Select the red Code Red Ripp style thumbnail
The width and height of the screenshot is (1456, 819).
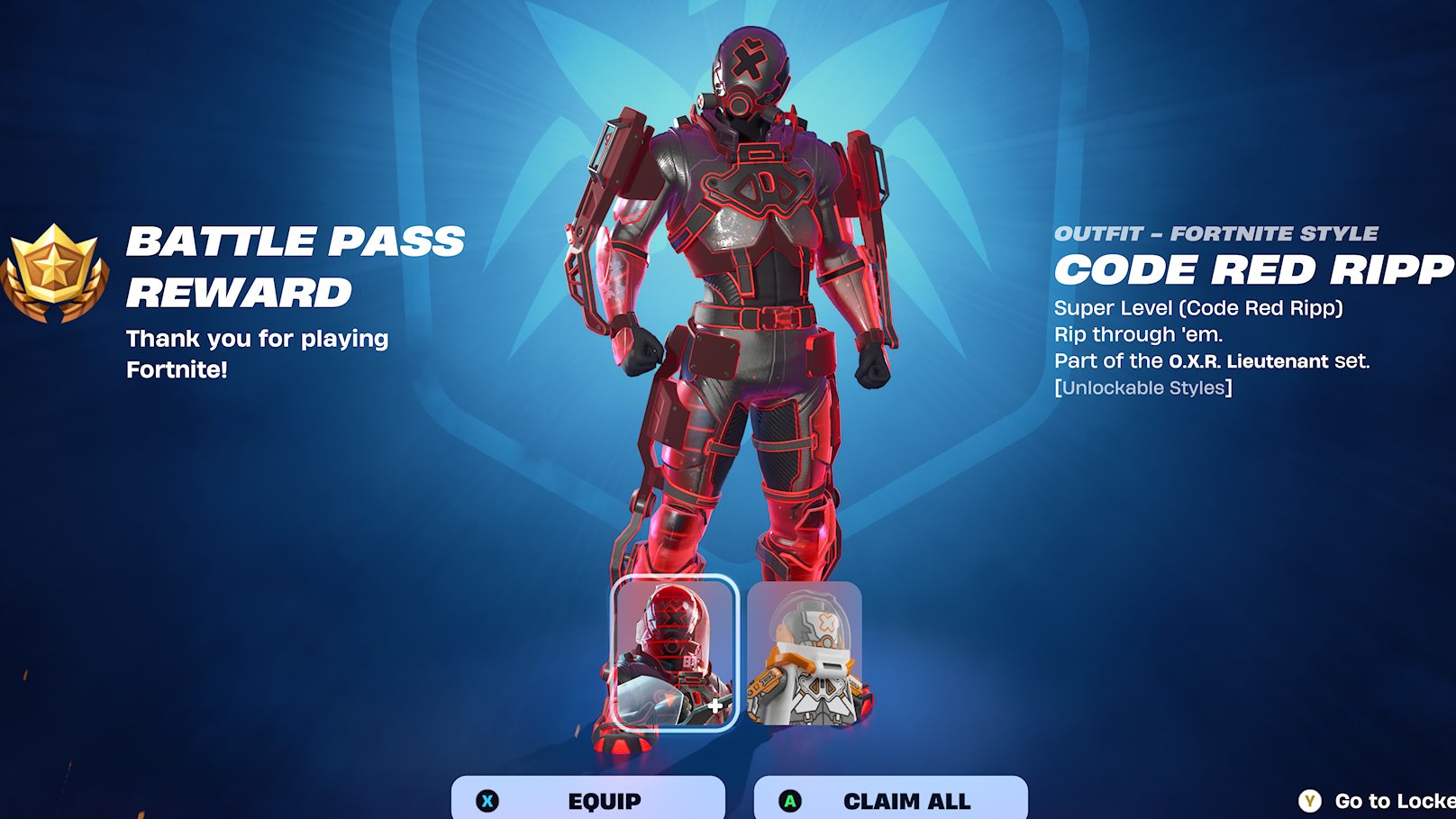coord(675,652)
